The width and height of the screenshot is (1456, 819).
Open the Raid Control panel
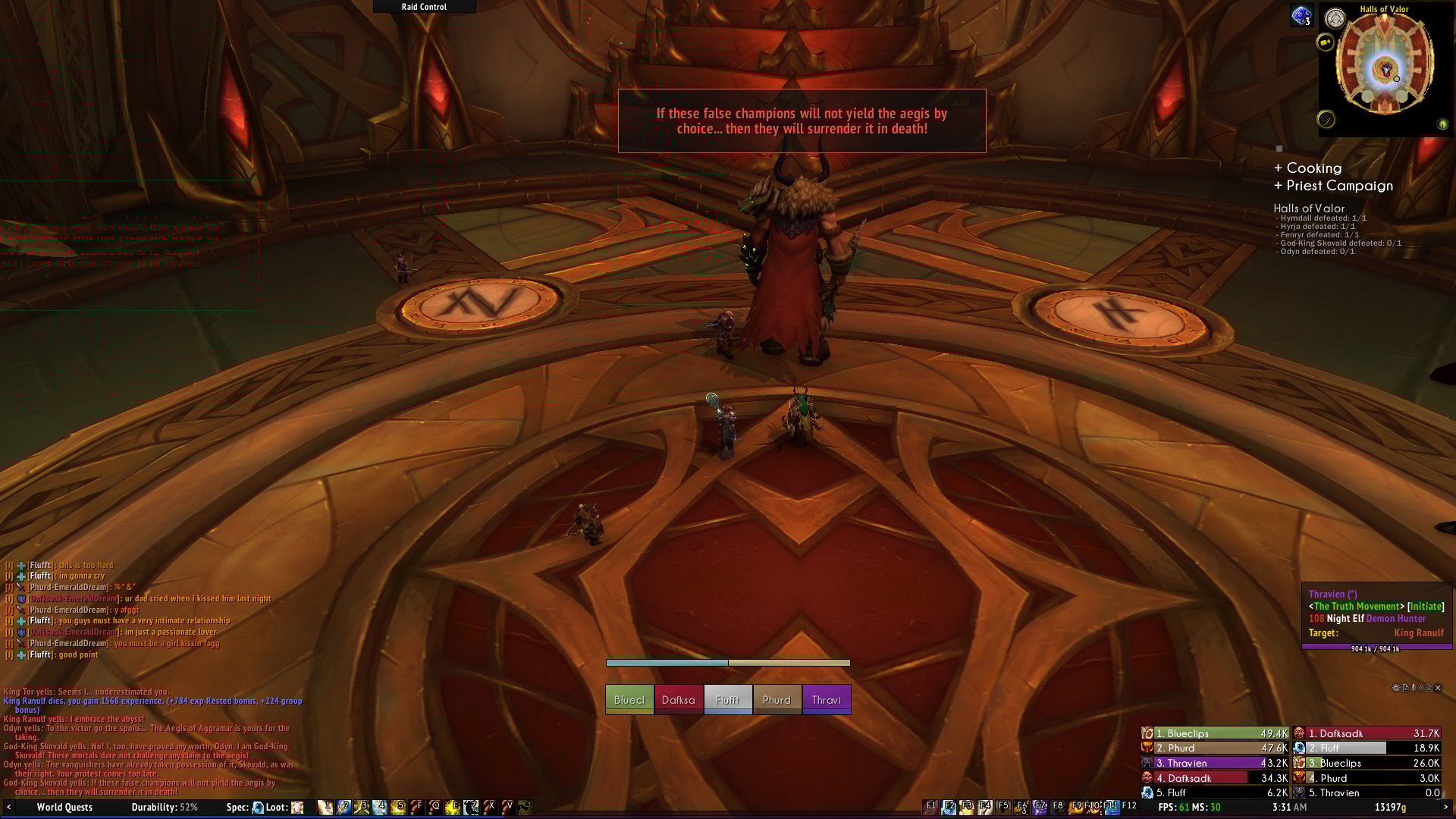coord(424,7)
